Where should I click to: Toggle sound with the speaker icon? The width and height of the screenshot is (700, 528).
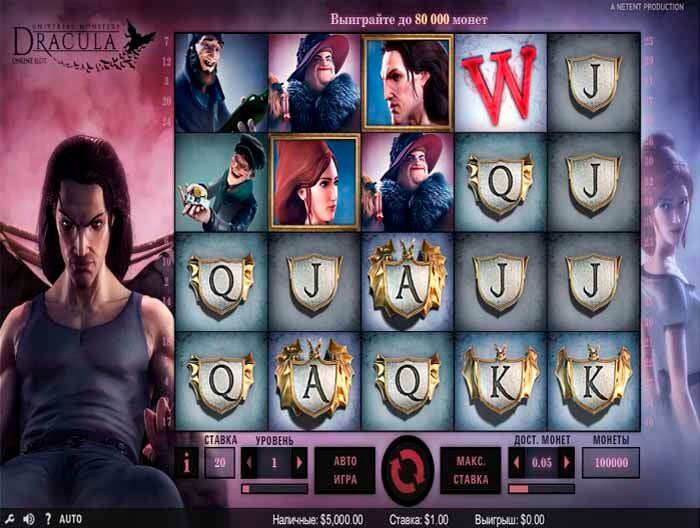pyautogui.click(x=28, y=519)
